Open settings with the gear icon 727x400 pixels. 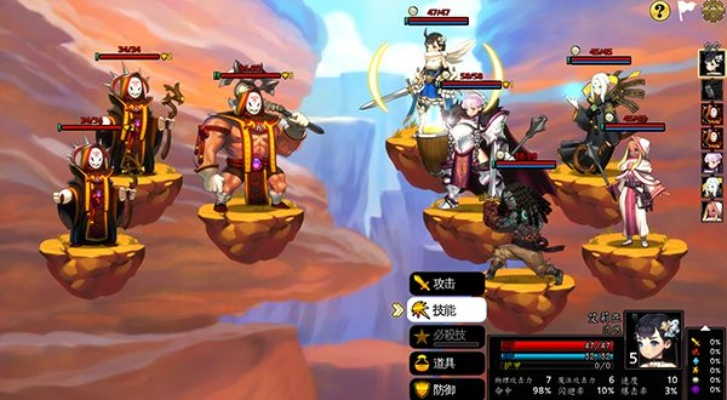click(714, 9)
